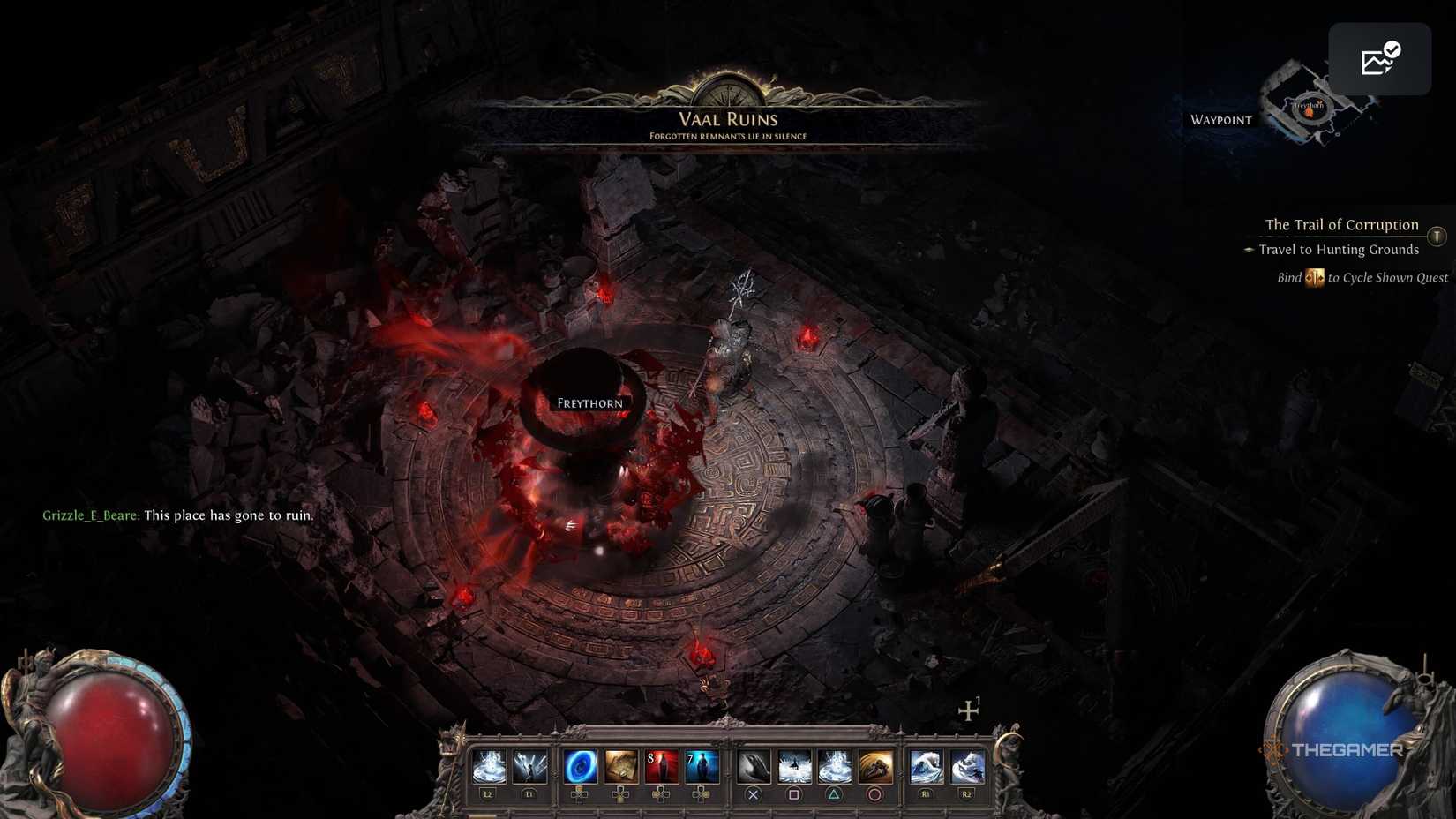Toggle the Triangle button skill
Viewport: 1456px width, 819px height.
pyautogui.click(x=833, y=766)
